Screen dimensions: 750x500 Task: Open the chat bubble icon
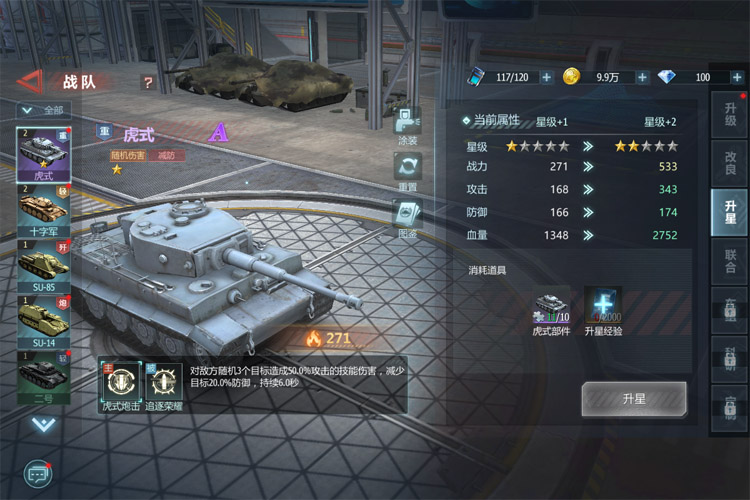(x=38, y=472)
